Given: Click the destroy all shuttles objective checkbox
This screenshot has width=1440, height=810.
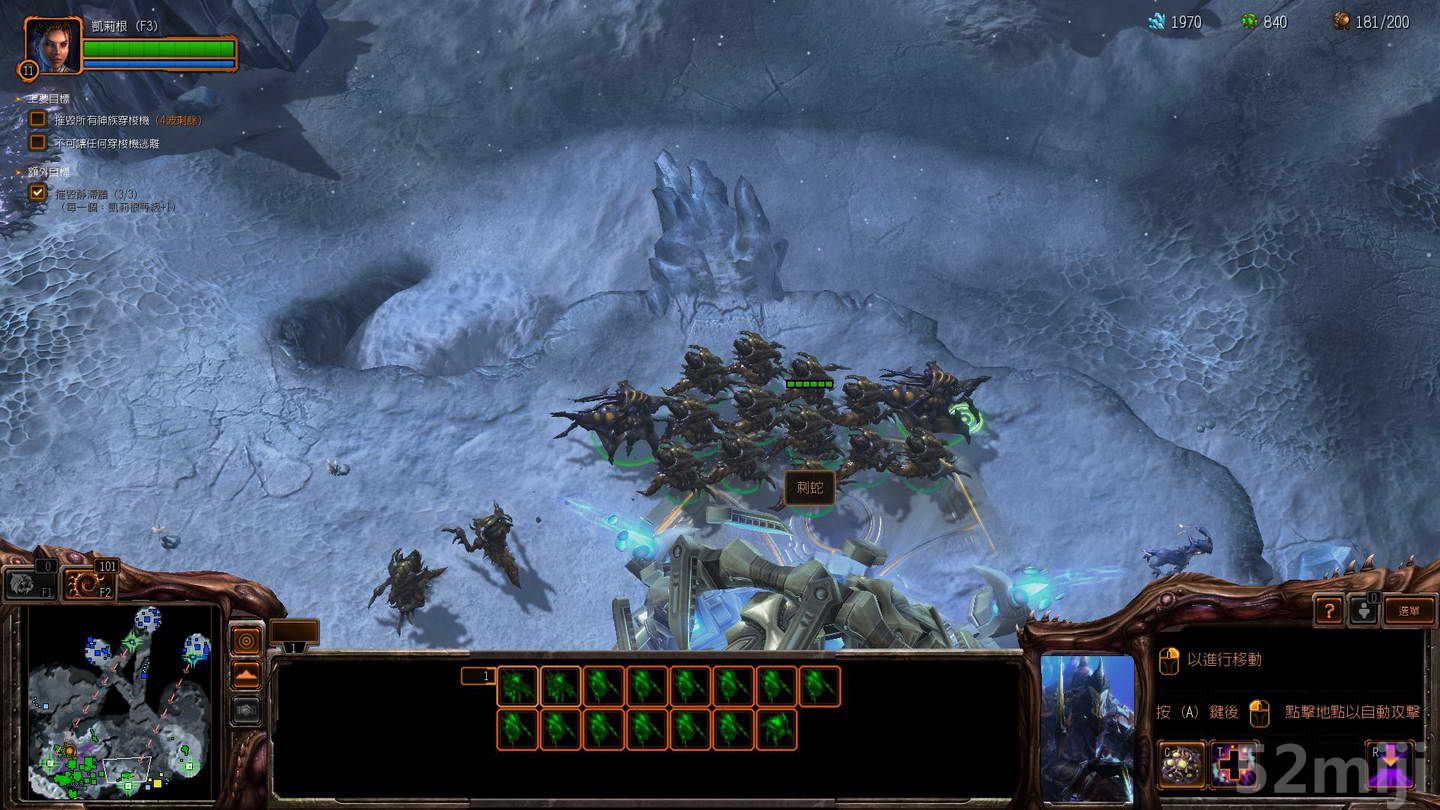Looking at the screenshot, I should (39, 117).
